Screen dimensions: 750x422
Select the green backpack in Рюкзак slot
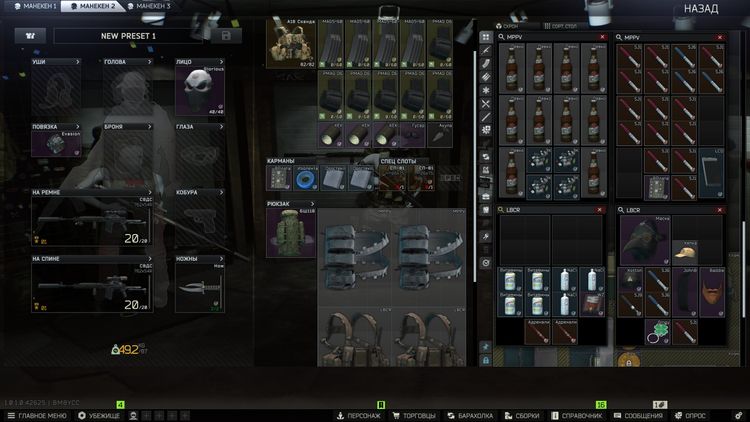(291, 233)
